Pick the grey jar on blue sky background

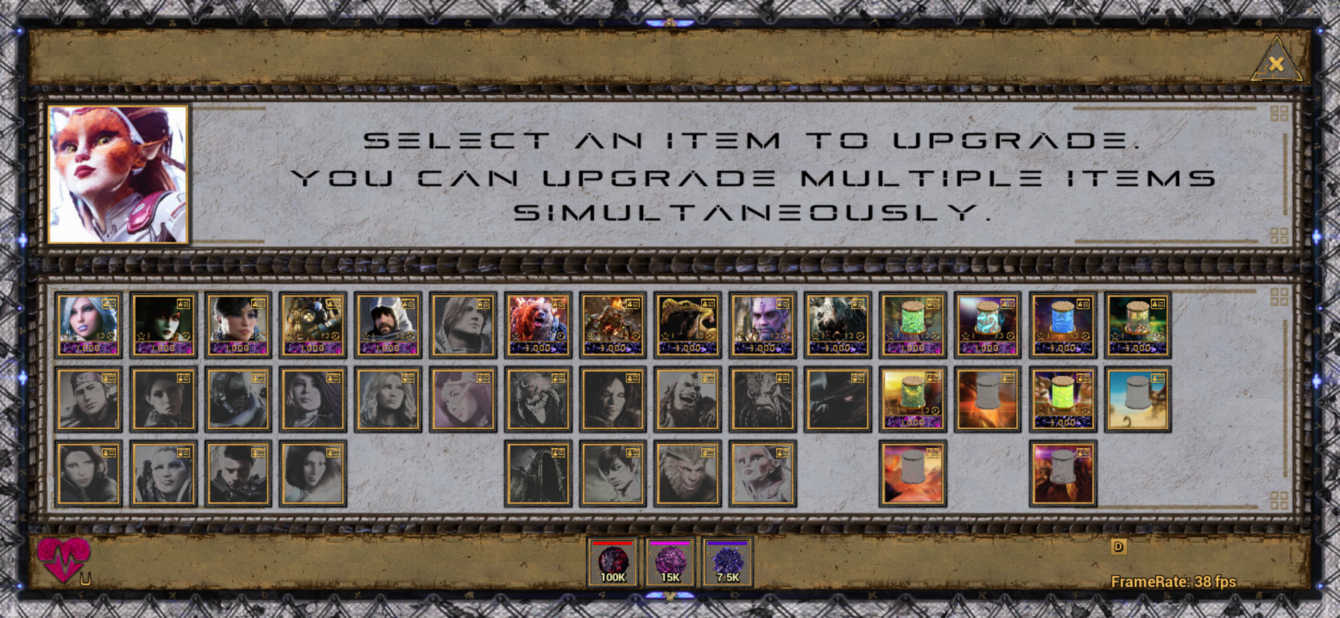(1138, 398)
